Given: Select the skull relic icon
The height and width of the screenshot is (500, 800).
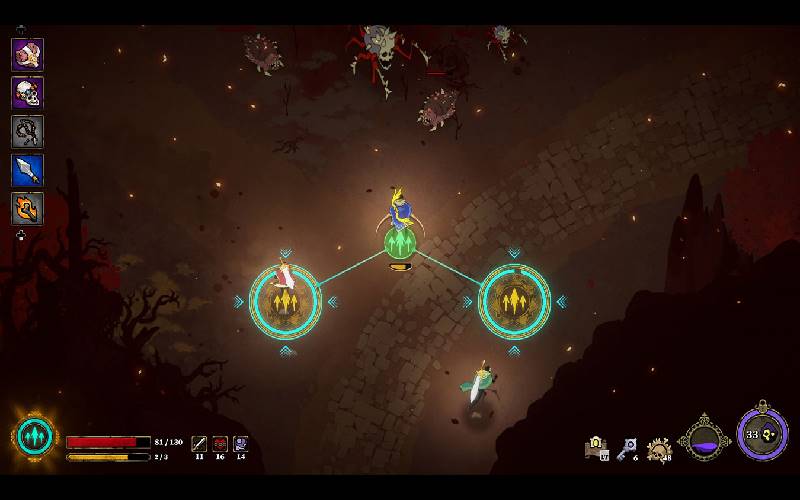Looking at the screenshot, I should [27, 93].
